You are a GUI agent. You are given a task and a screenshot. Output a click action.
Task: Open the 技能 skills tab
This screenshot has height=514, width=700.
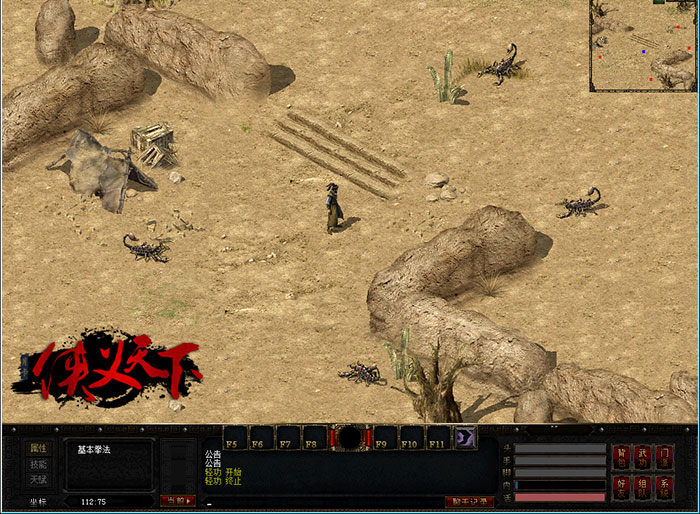click(38, 465)
